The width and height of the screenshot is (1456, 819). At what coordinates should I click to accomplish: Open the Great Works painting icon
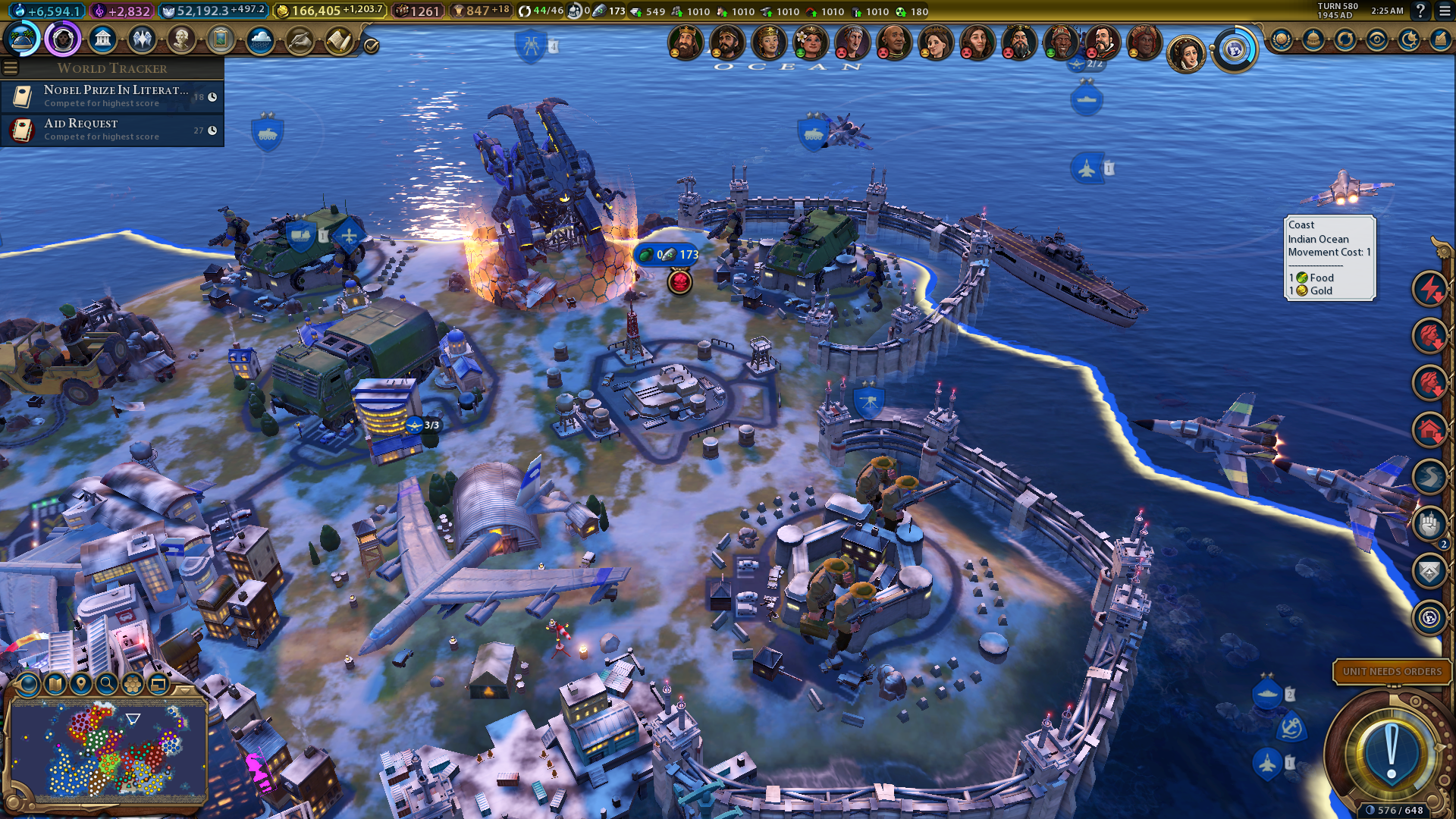221,39
